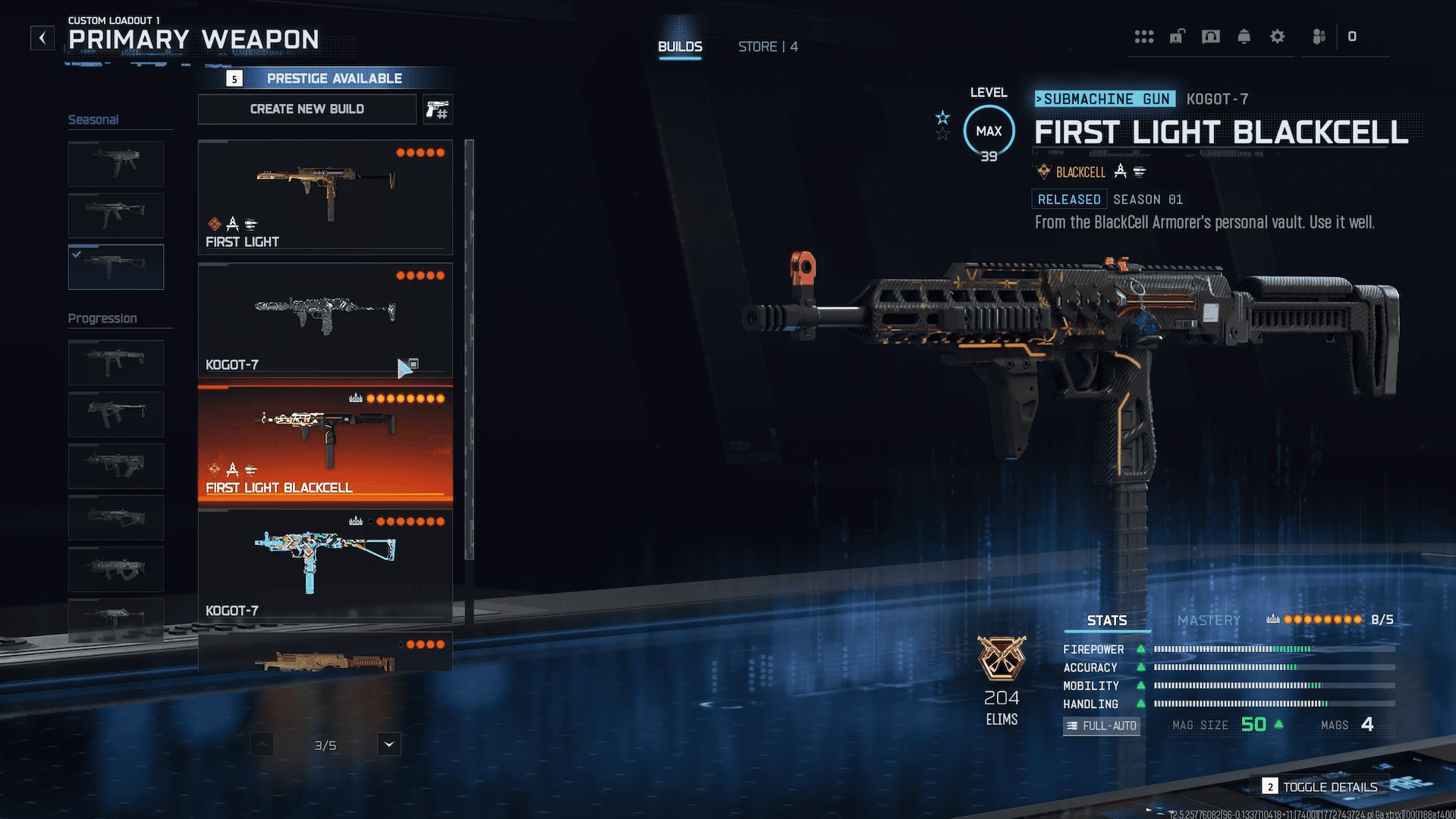Viewport: 1456px width, 819px height.
Task: Open the Builds tab
Action: tap(680, 47)
